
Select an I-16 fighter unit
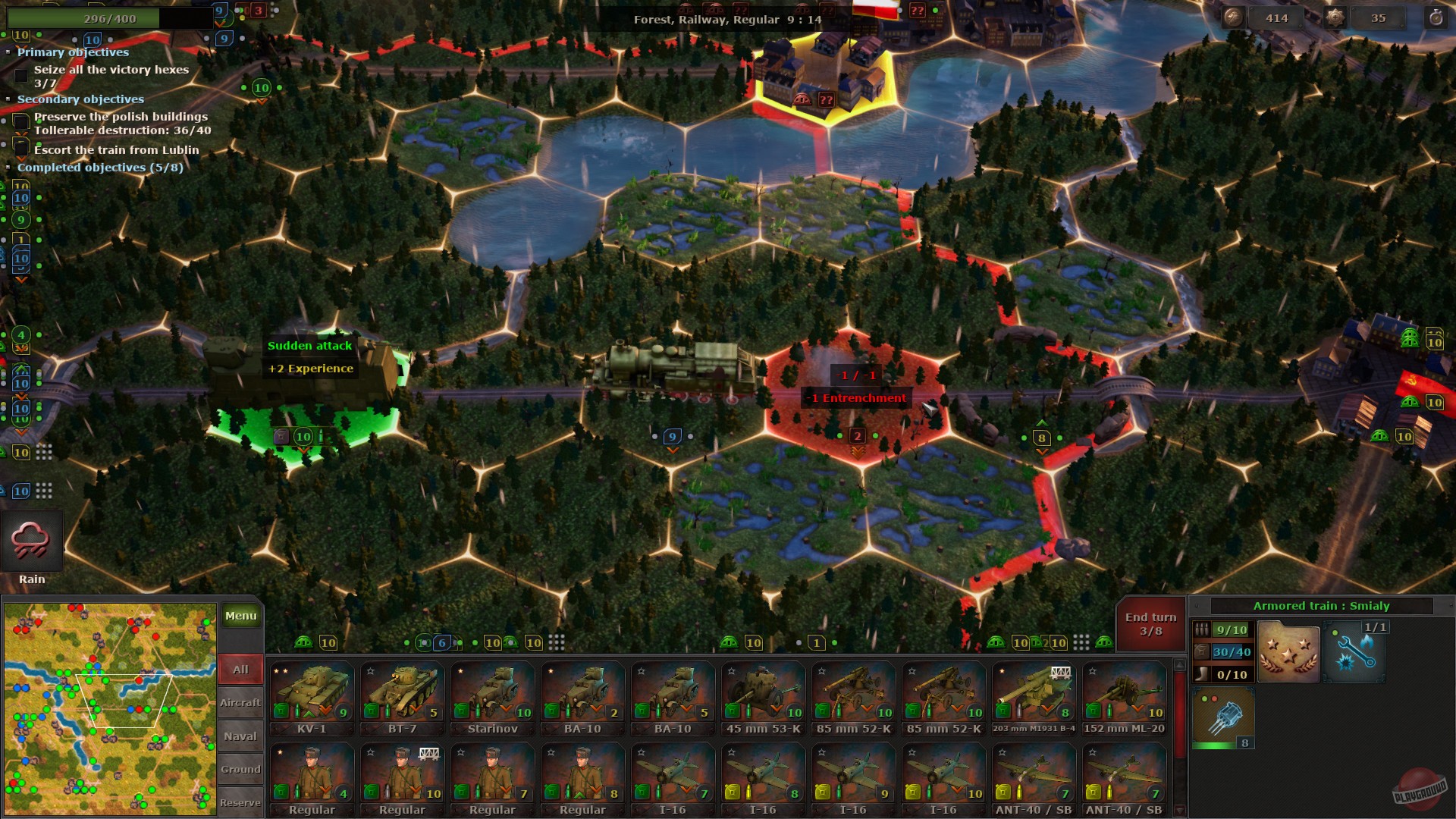(x=762, y=773)
